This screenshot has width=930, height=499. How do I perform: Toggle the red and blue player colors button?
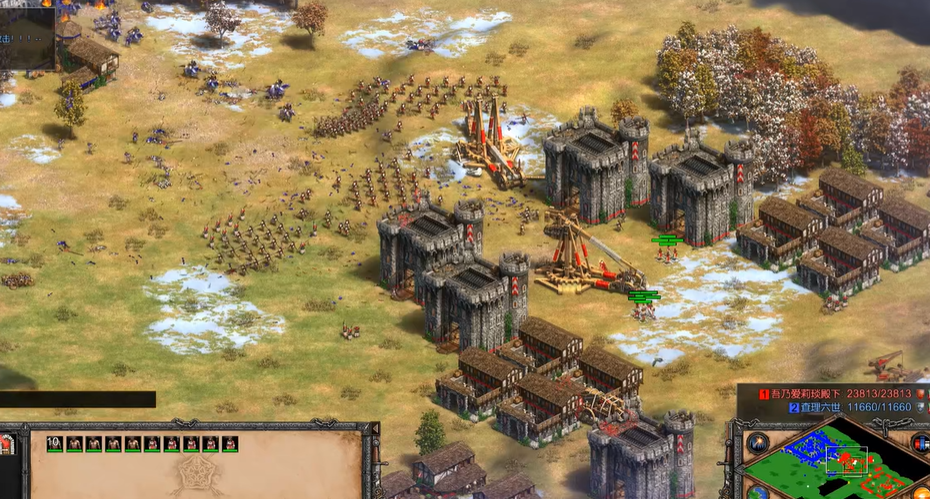921,443
